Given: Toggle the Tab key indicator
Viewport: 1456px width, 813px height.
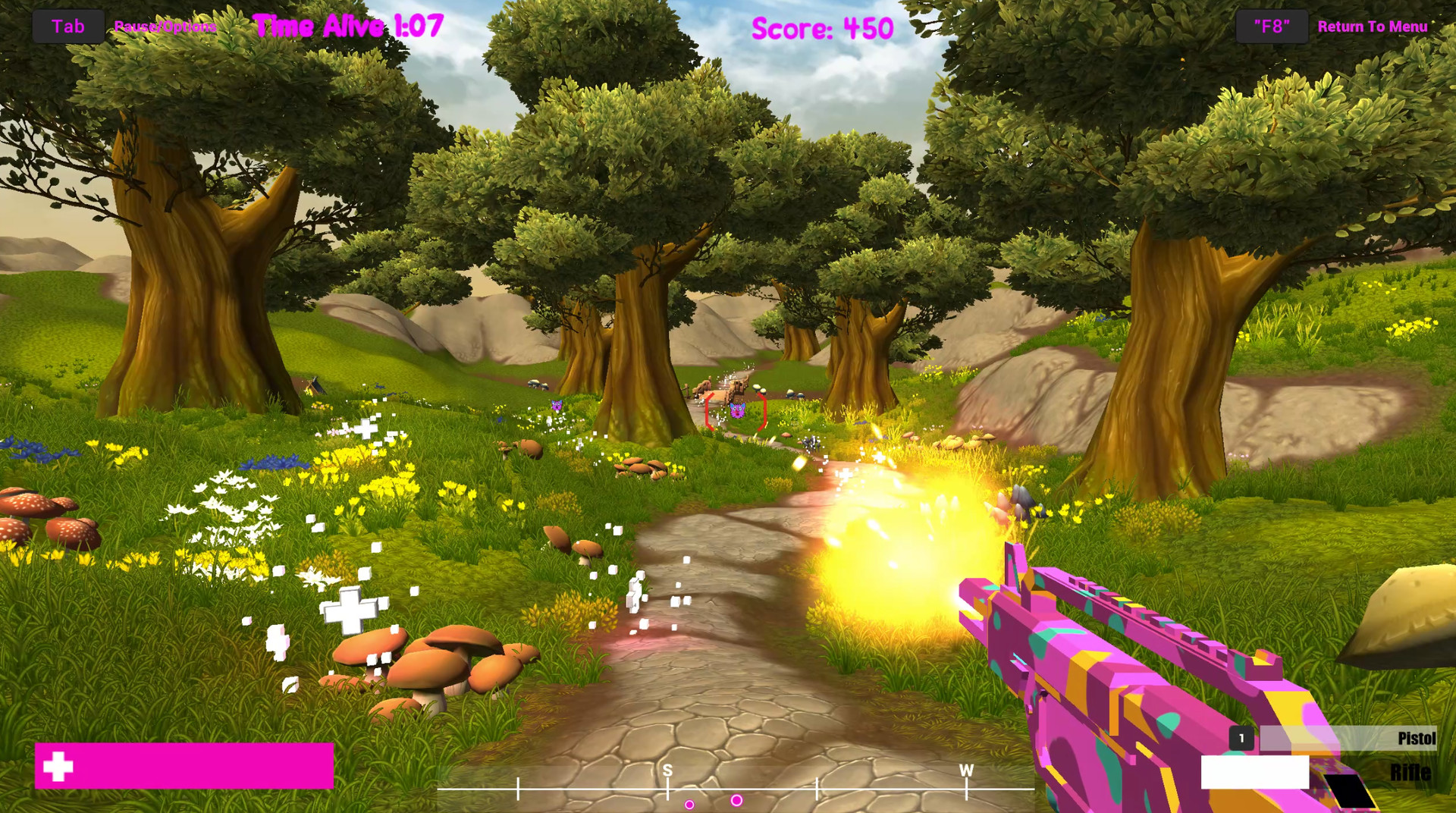Looking at the screenshot, I should [67, 25].
